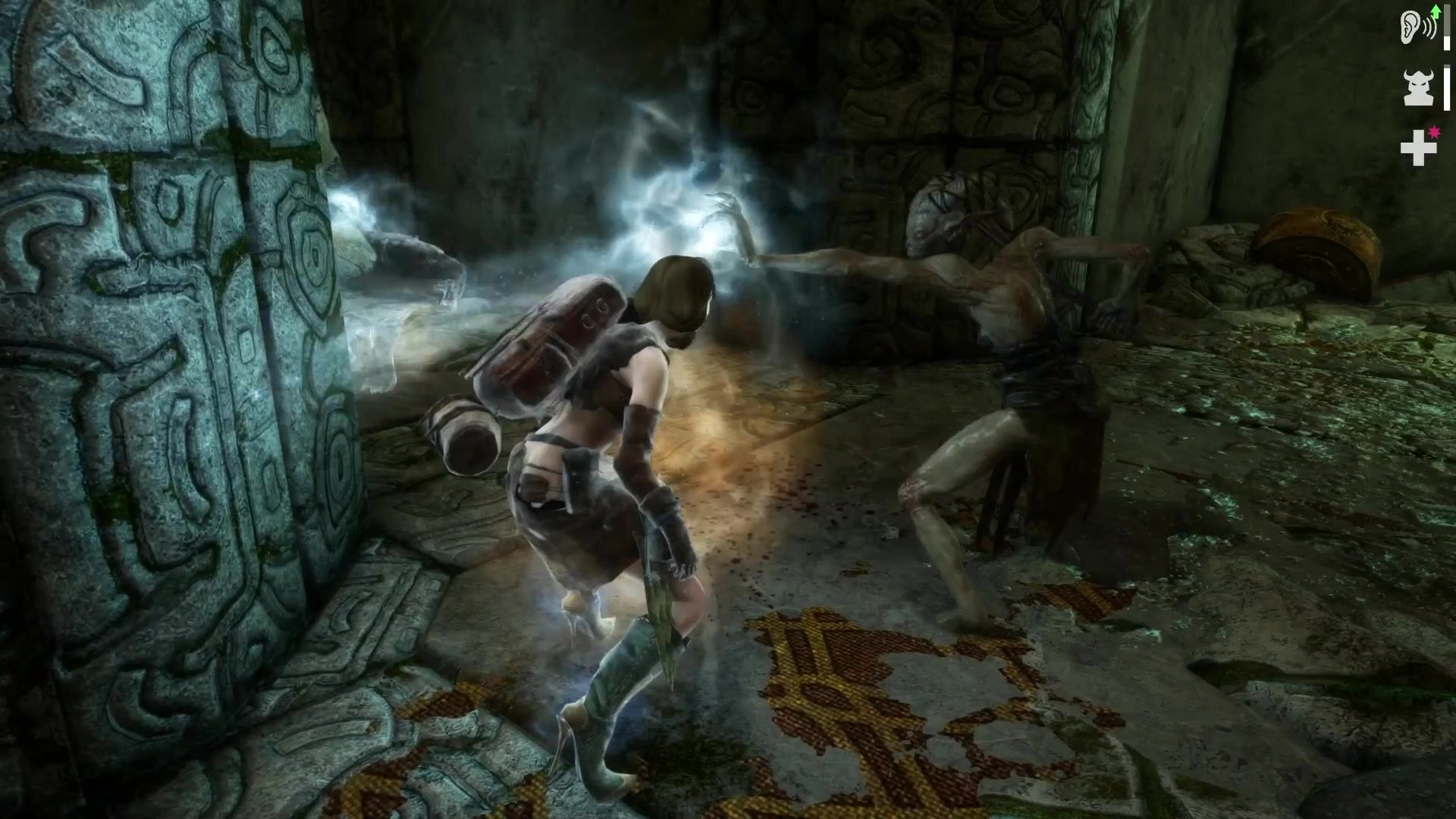
Task: Click the ear noise-detection icon
Action: [1416, 28]
